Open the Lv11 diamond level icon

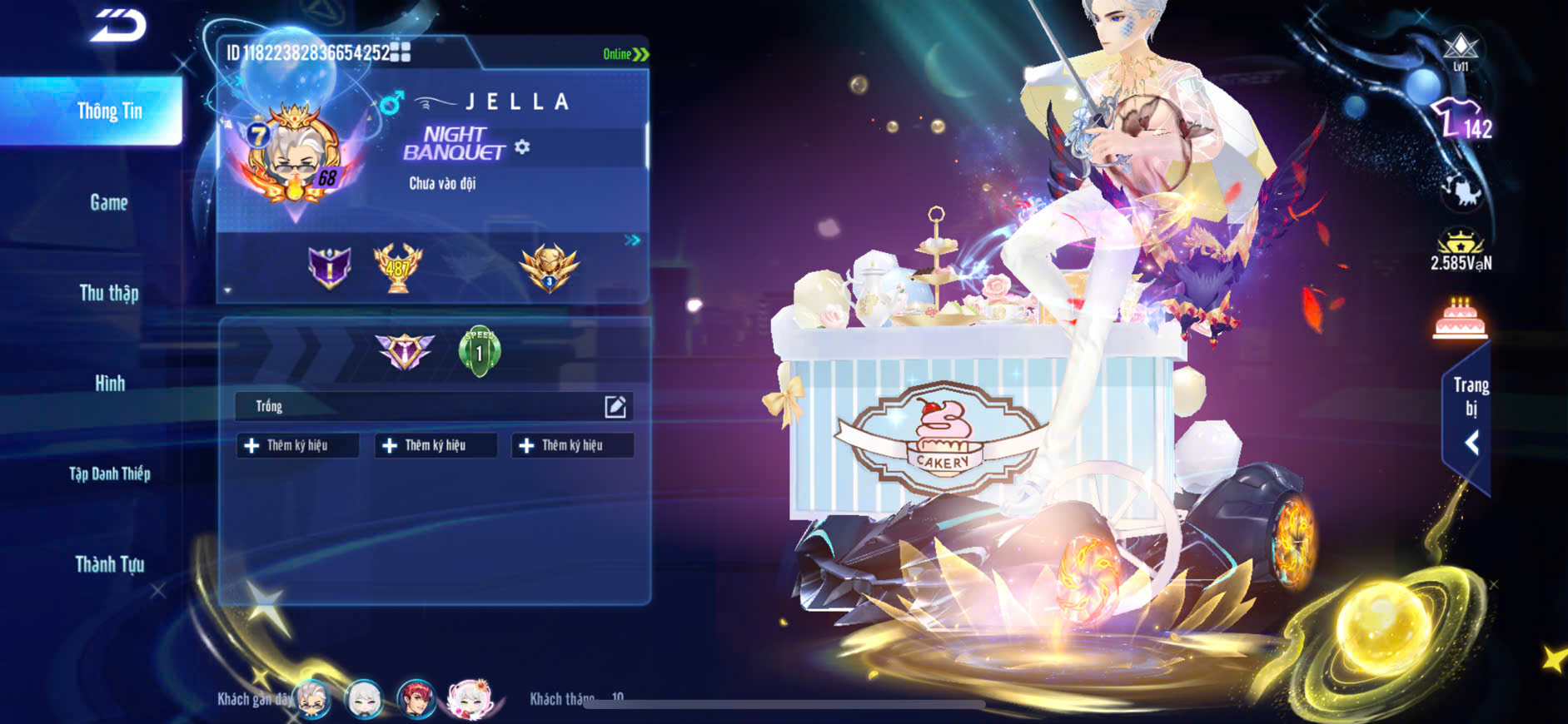pos(1461,52)
